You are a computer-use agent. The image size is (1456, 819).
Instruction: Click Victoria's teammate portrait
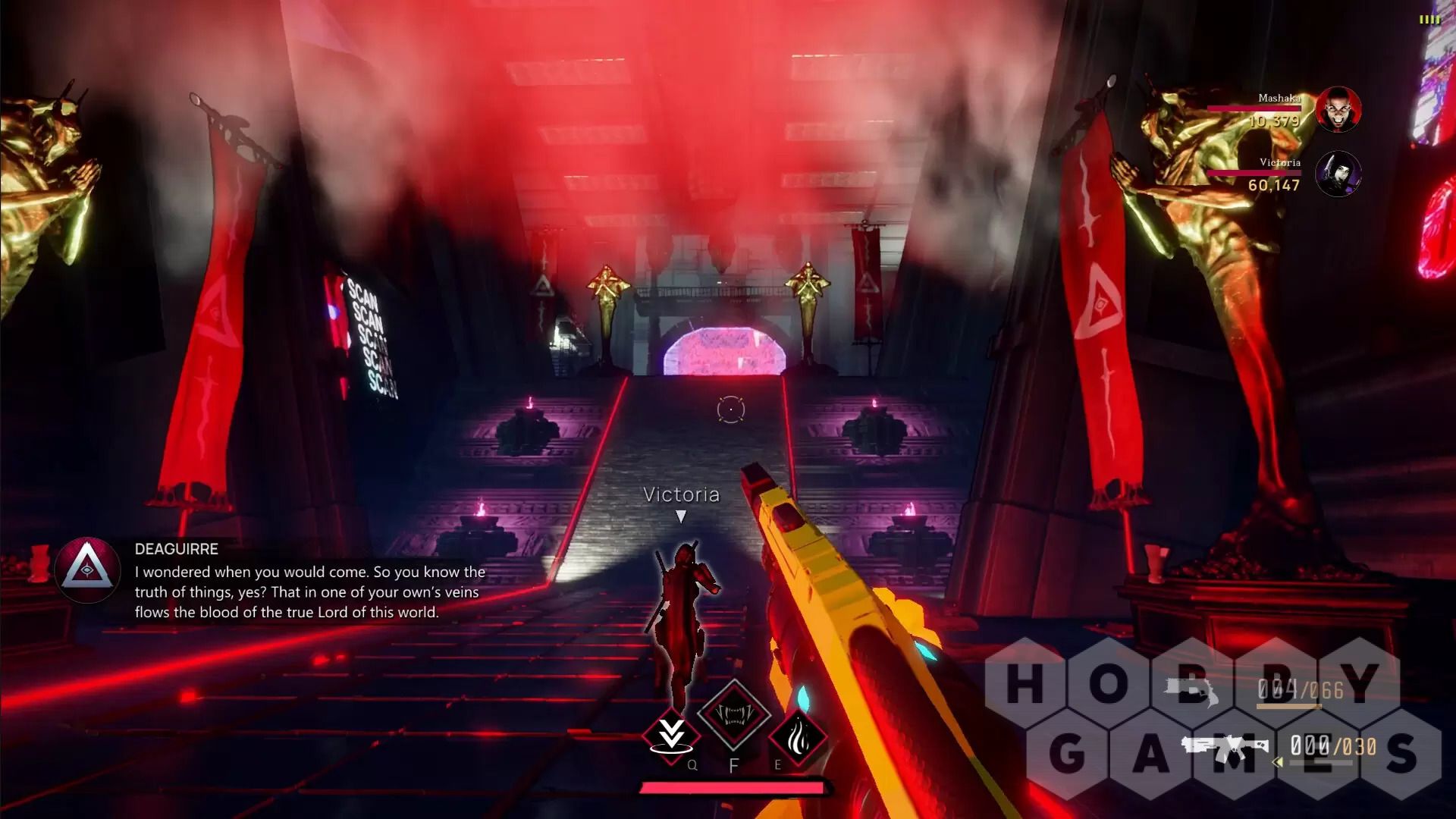click(1338, 174)
